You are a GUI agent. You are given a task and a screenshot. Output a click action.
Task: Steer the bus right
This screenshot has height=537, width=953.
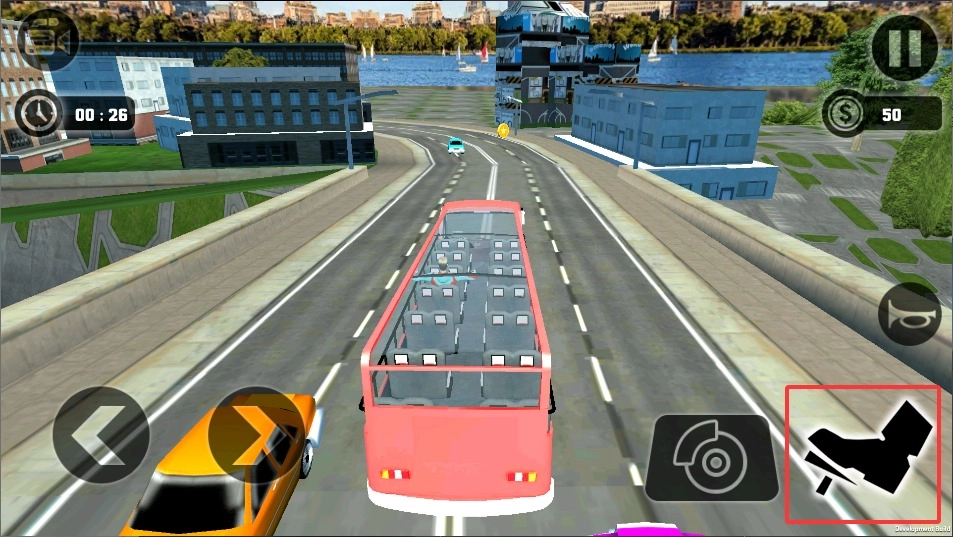[256, 436]
